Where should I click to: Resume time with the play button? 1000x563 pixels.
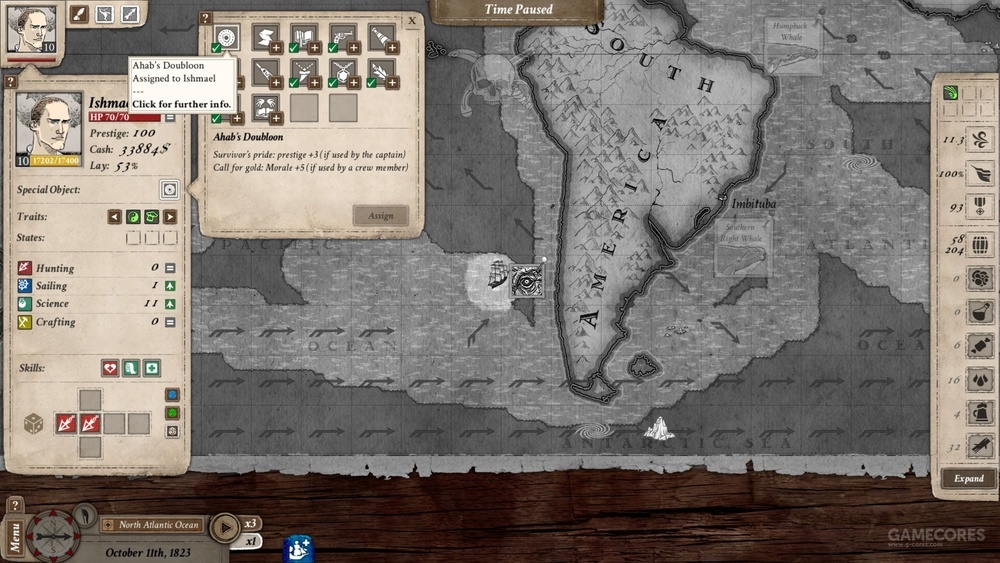[225, 526]
